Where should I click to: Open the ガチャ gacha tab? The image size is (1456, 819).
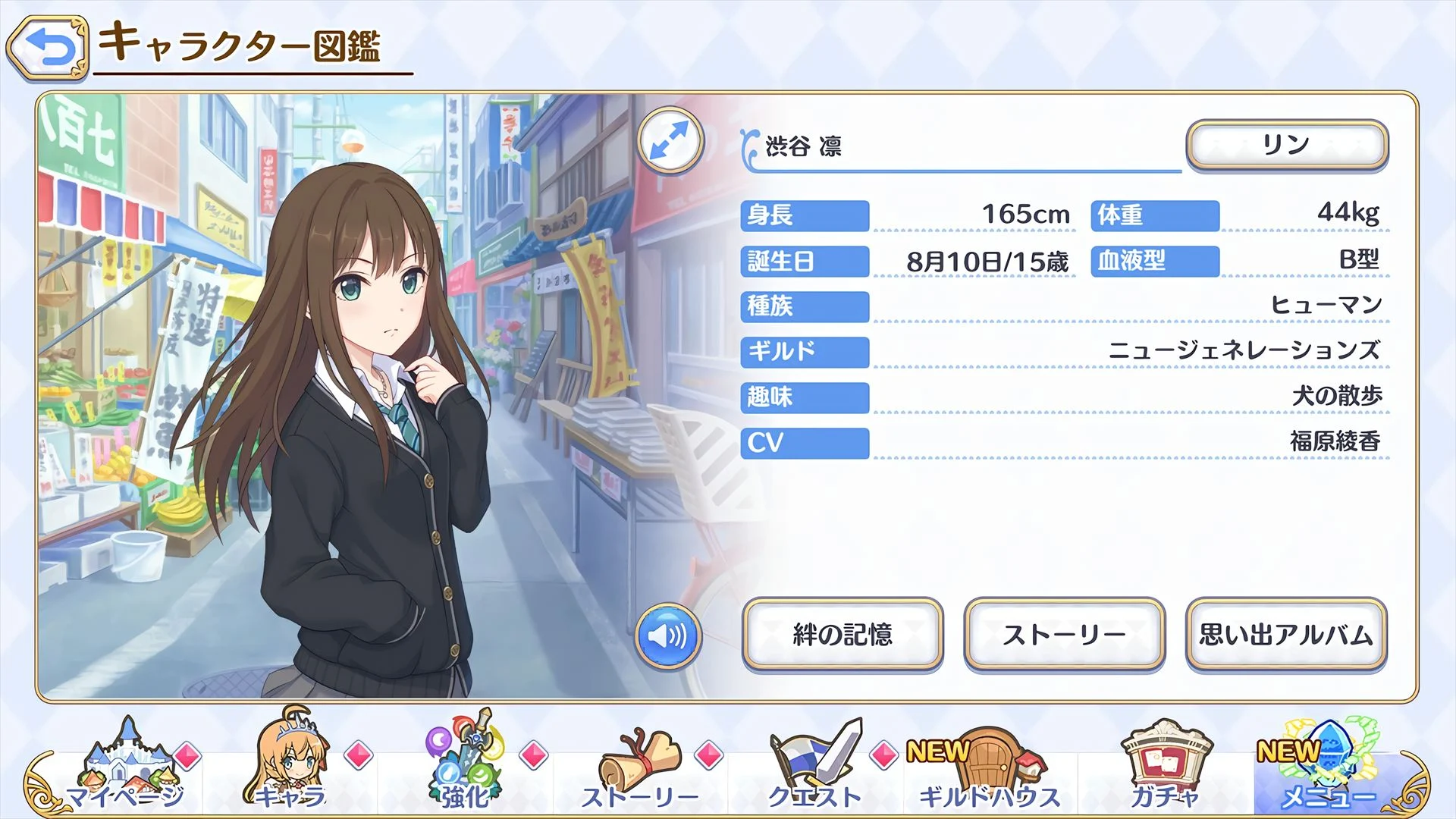tap(1165, 766)
